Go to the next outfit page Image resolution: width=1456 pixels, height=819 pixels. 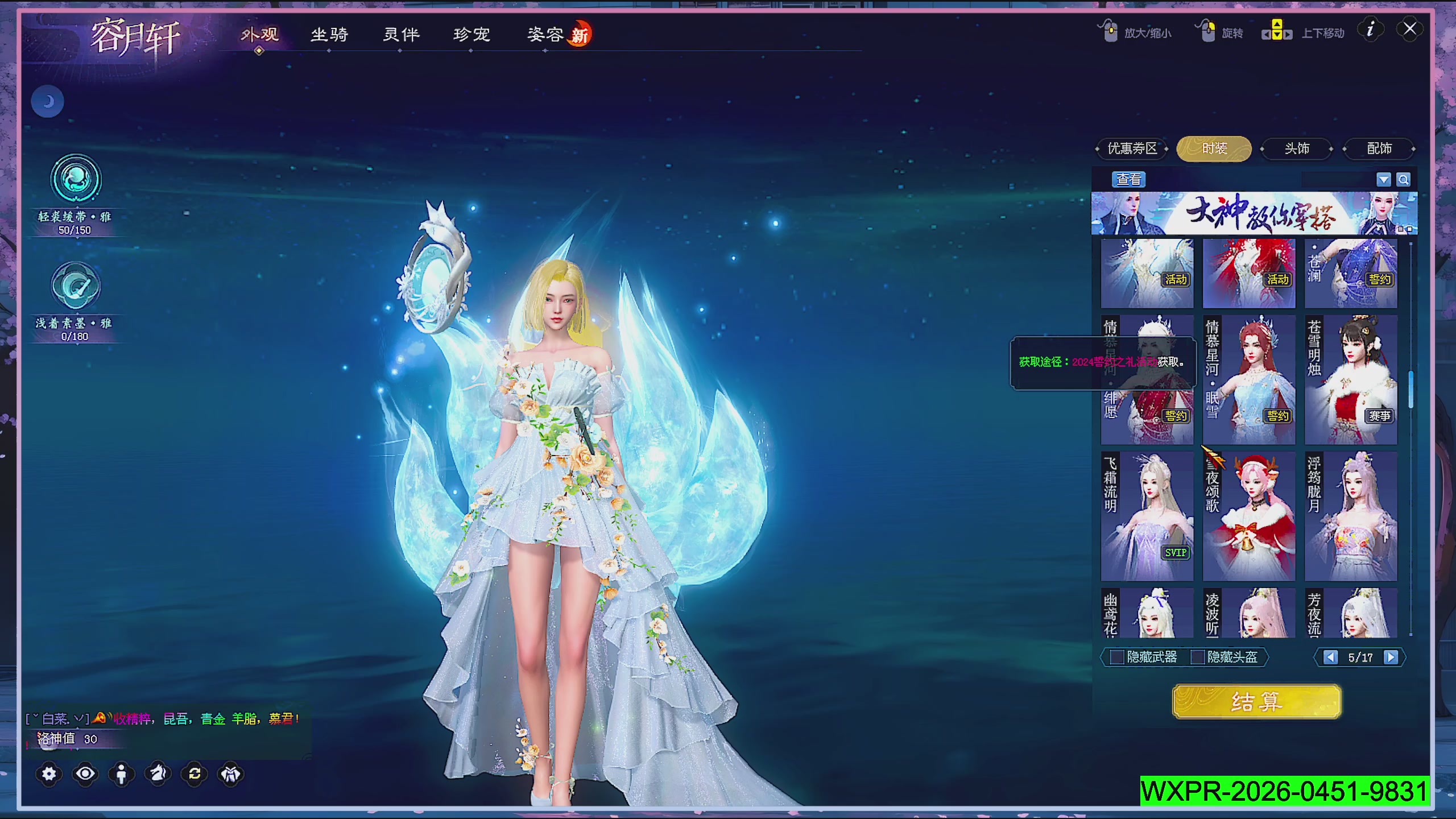pyautogui.click(x=1391, y=657)
